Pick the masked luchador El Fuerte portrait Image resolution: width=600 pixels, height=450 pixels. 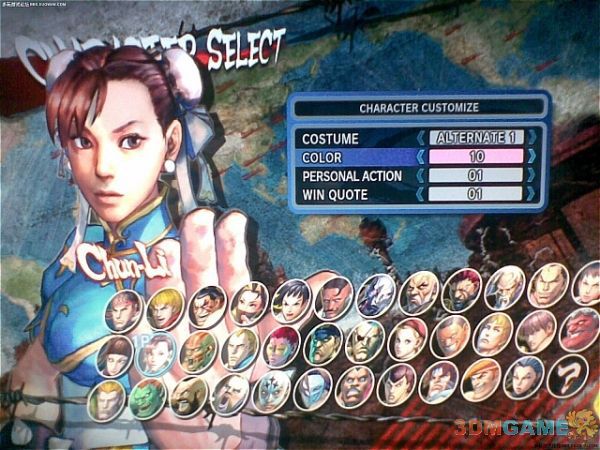[x=271, y=392]
